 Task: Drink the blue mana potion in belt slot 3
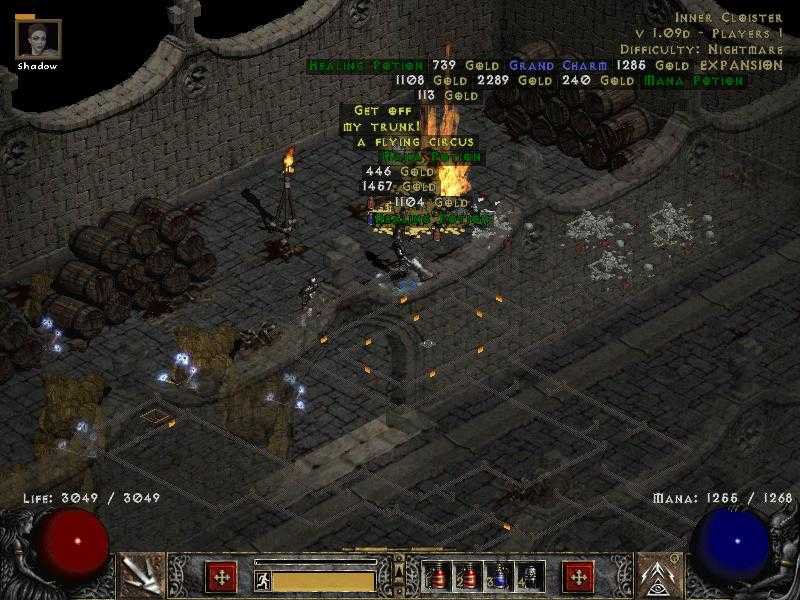click(498, 577)
